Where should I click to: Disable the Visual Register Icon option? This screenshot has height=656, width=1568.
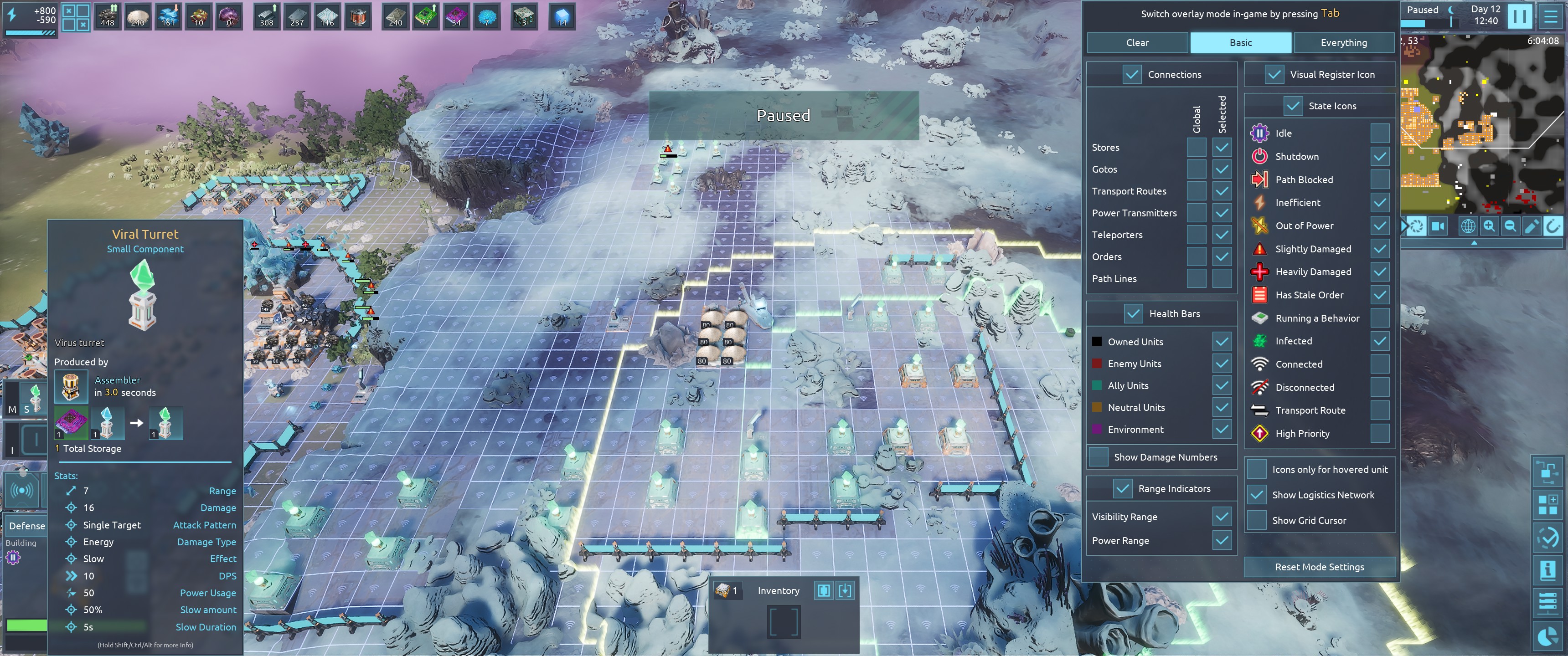pyautogui.click(x=1274, y=74)
